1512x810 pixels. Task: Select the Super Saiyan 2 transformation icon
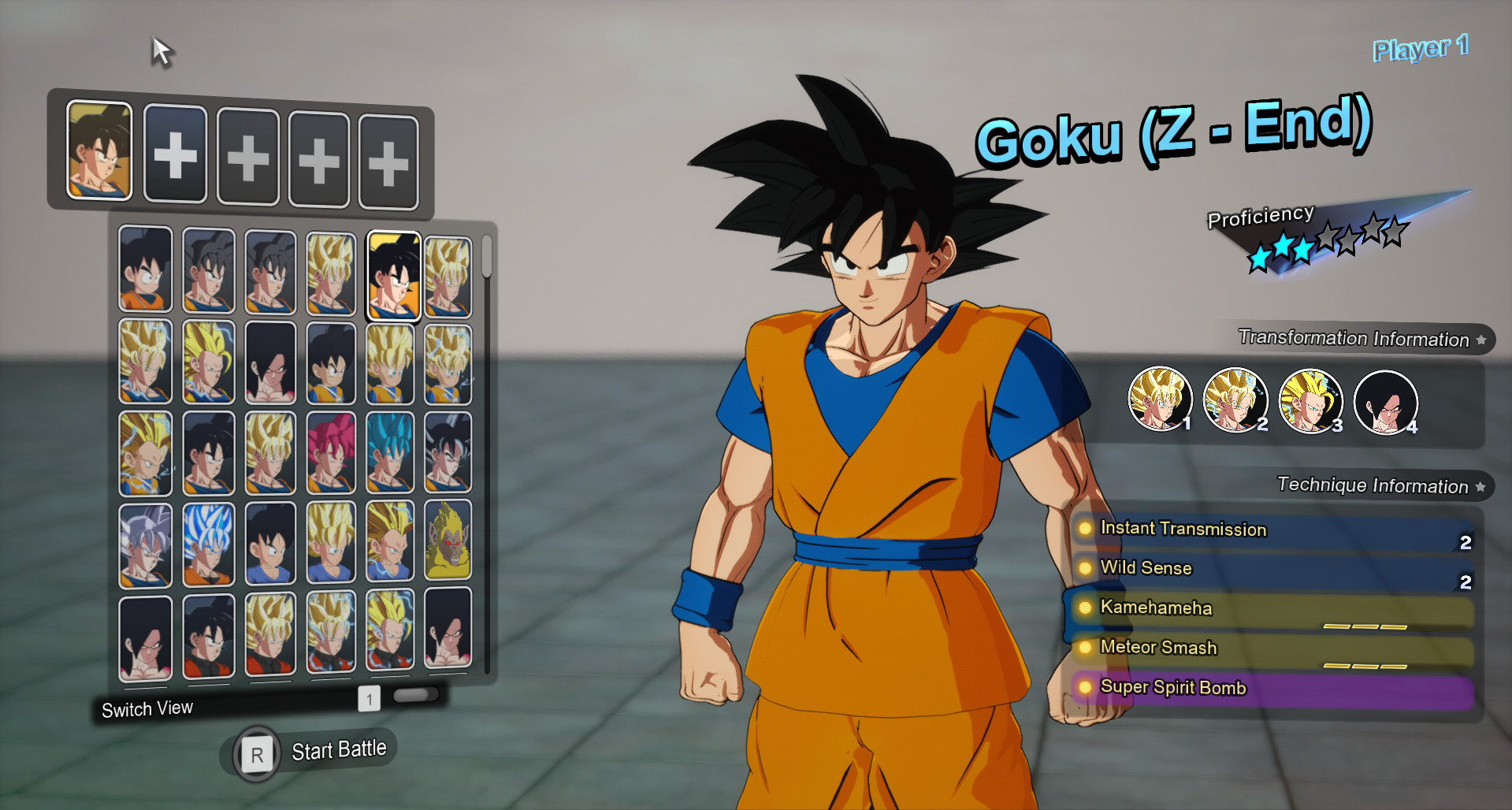click(x=1235, y=400)
